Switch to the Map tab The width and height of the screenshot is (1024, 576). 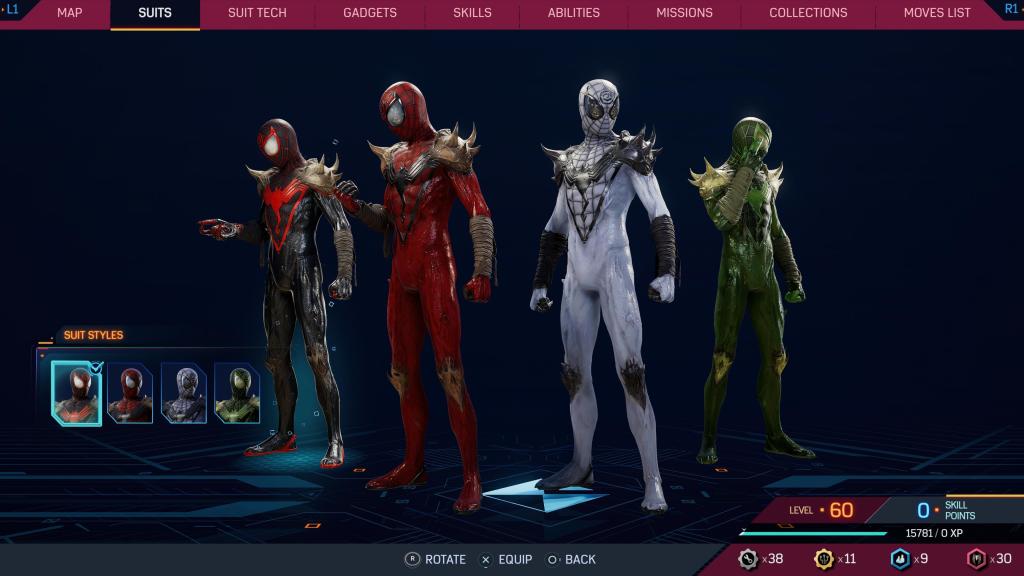click(x=69, y=13)
